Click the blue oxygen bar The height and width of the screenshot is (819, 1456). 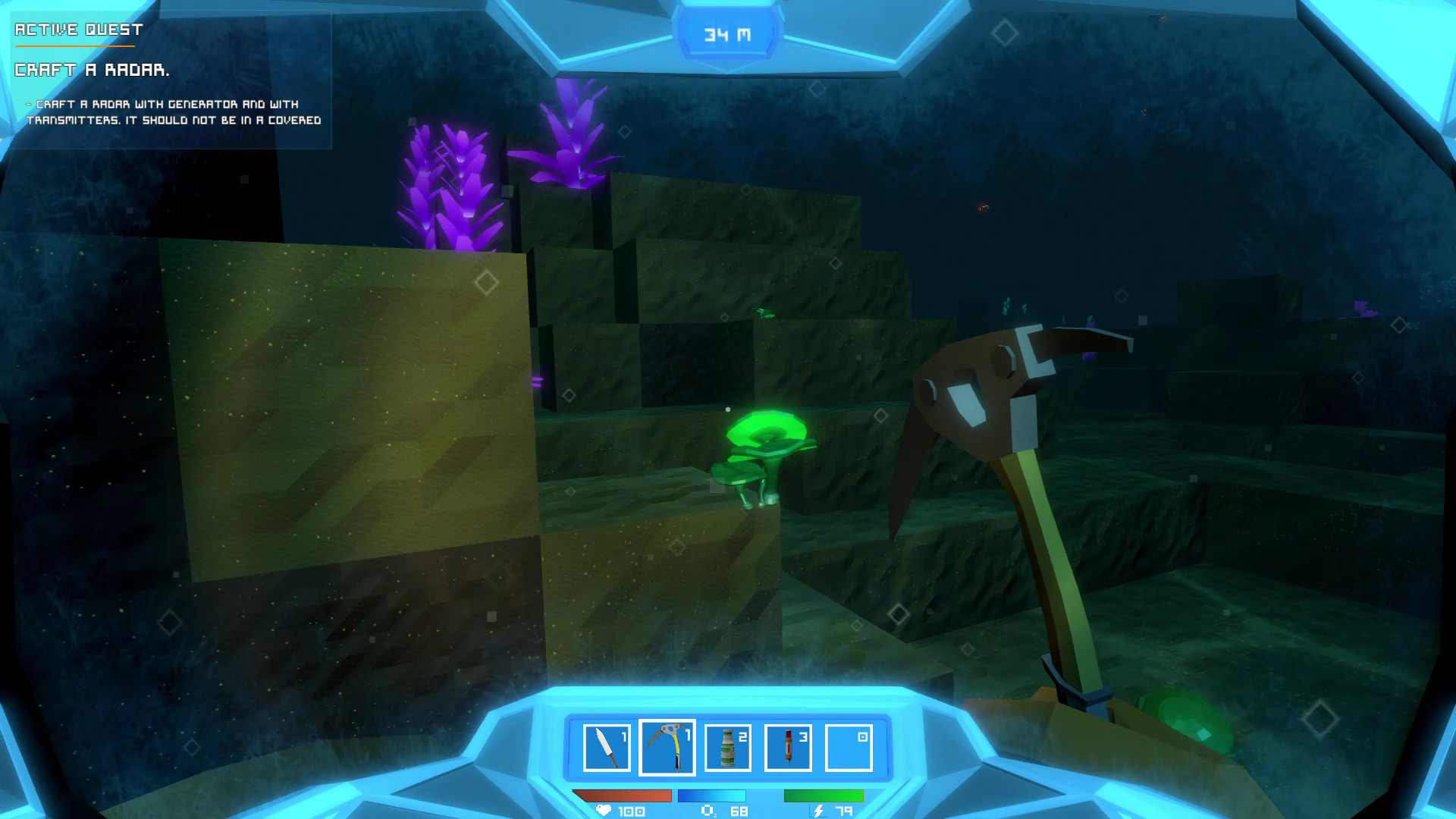[x=713, y=796]
